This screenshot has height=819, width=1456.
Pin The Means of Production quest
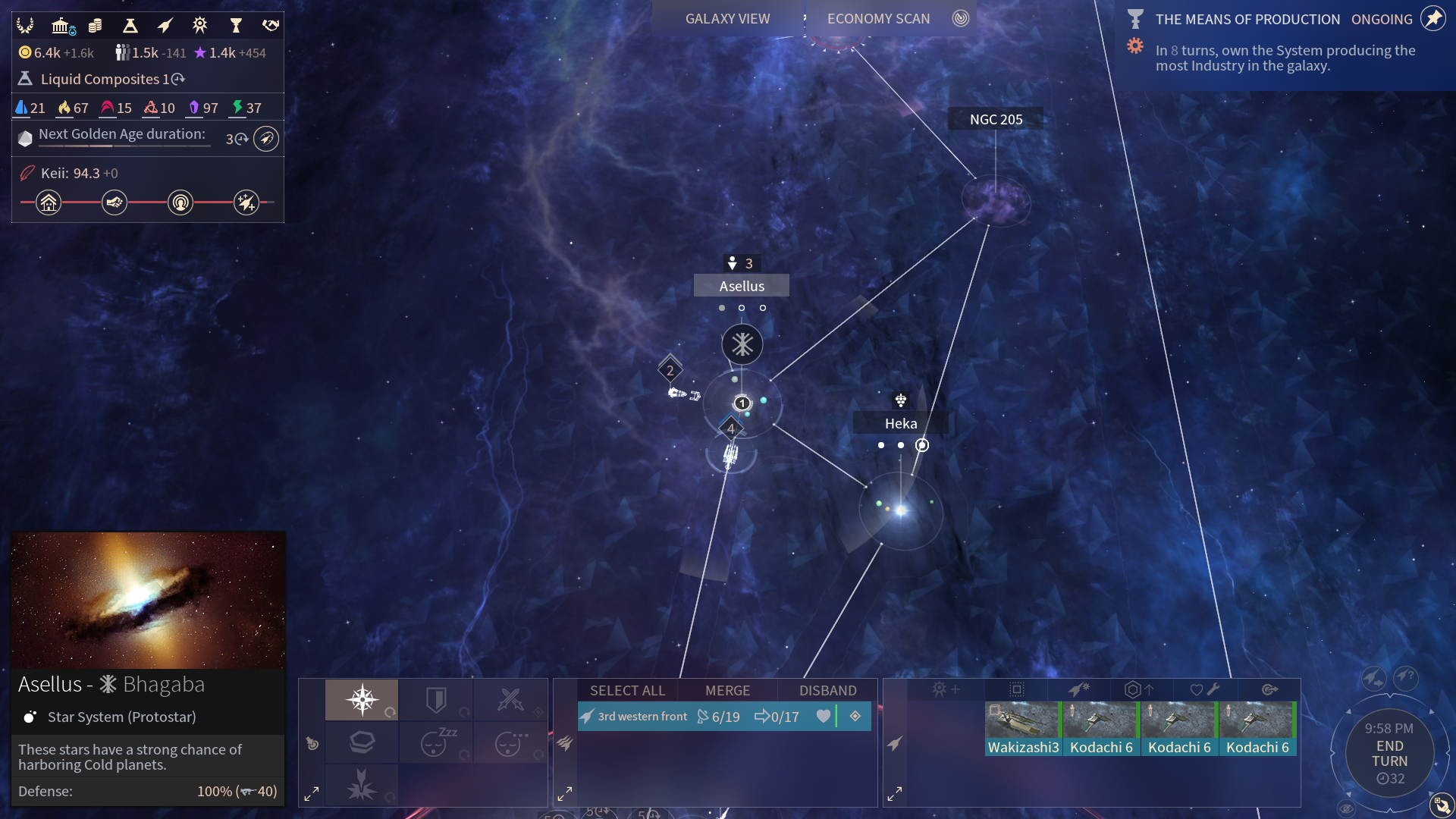pos(1432,19)
